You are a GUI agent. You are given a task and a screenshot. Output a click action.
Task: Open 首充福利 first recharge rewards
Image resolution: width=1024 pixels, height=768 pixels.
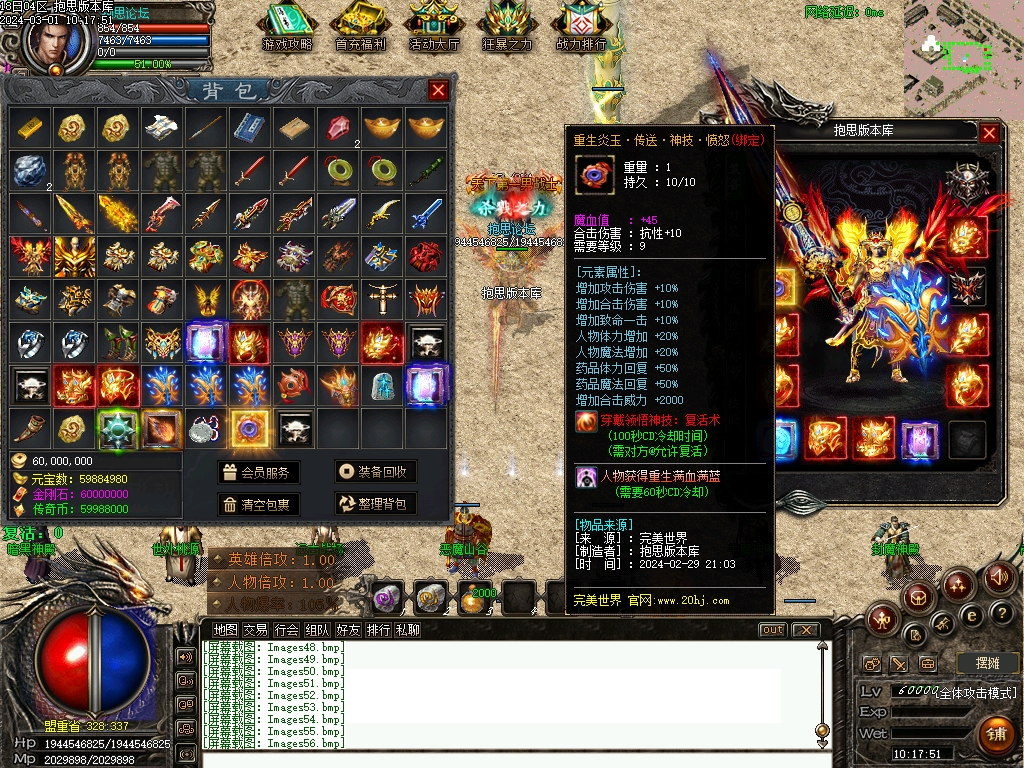click(360, 28)
